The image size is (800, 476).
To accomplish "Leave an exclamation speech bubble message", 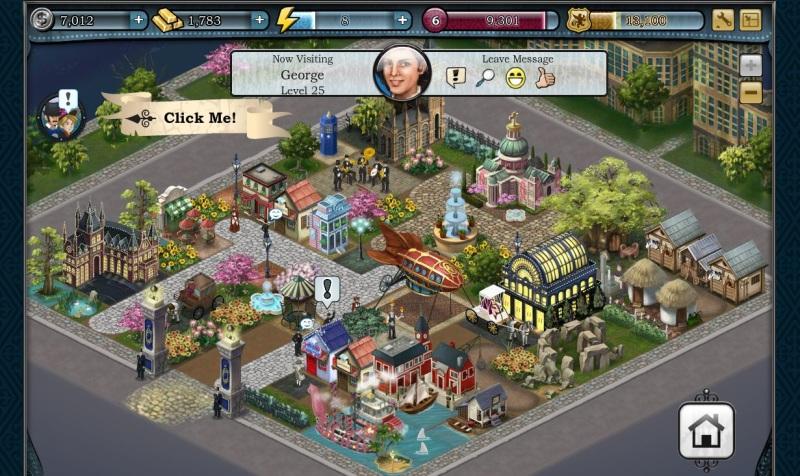I will tap(456, 77).
